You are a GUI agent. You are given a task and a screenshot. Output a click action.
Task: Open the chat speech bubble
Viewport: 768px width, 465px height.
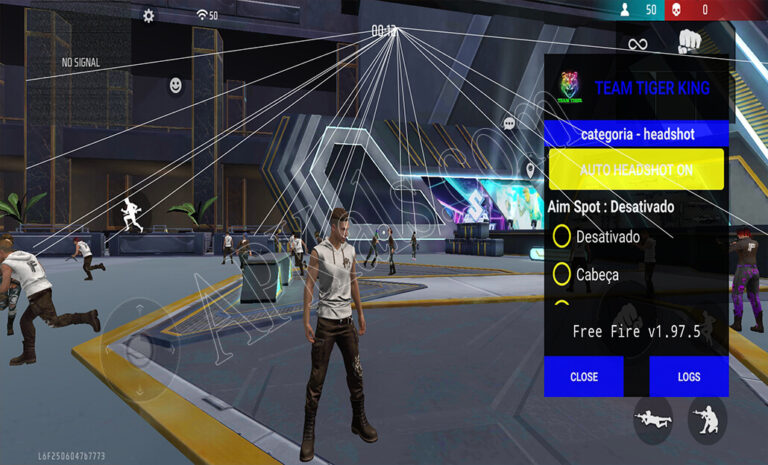point(509,123)
